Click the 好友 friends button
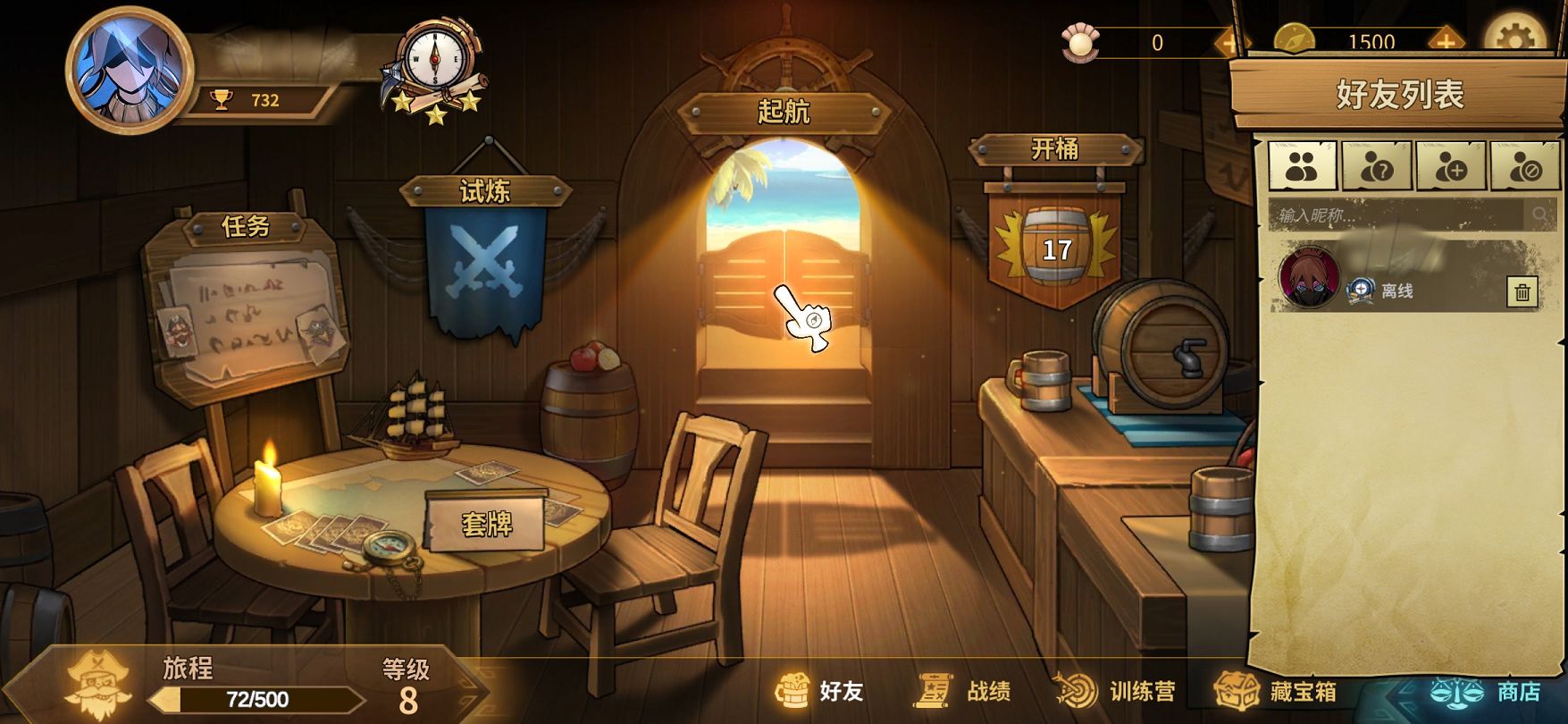This screenshot has height=724, width=1568. 820,691
